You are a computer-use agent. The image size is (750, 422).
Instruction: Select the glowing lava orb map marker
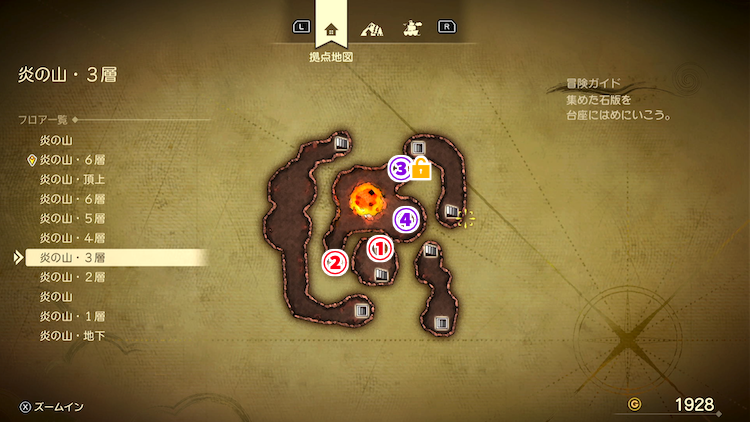(365, 200)
